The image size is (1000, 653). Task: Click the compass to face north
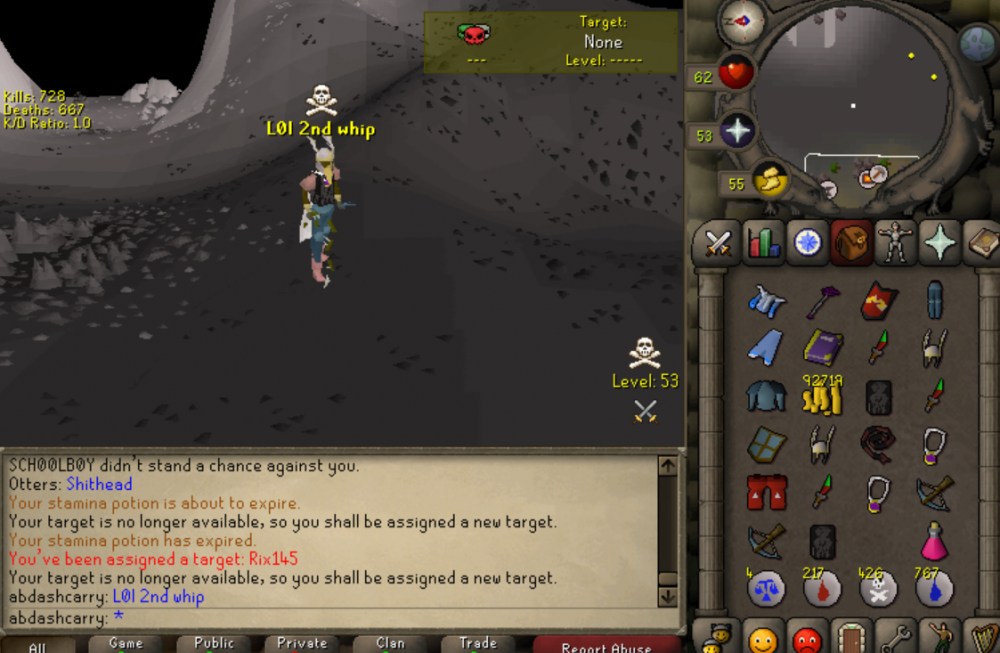pos(742,22)
